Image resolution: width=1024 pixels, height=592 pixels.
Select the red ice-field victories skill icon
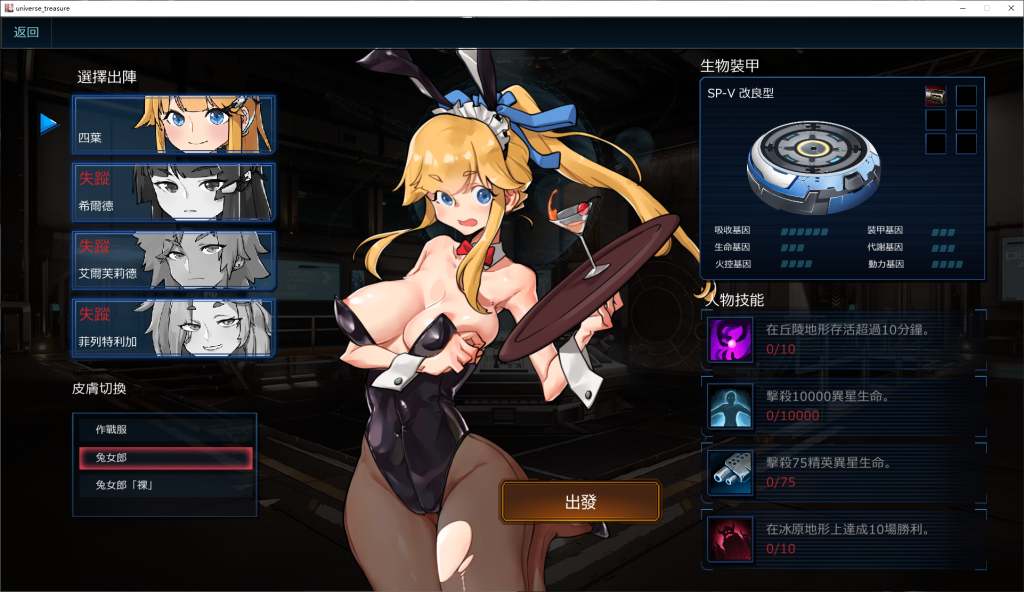coord(730,539)
